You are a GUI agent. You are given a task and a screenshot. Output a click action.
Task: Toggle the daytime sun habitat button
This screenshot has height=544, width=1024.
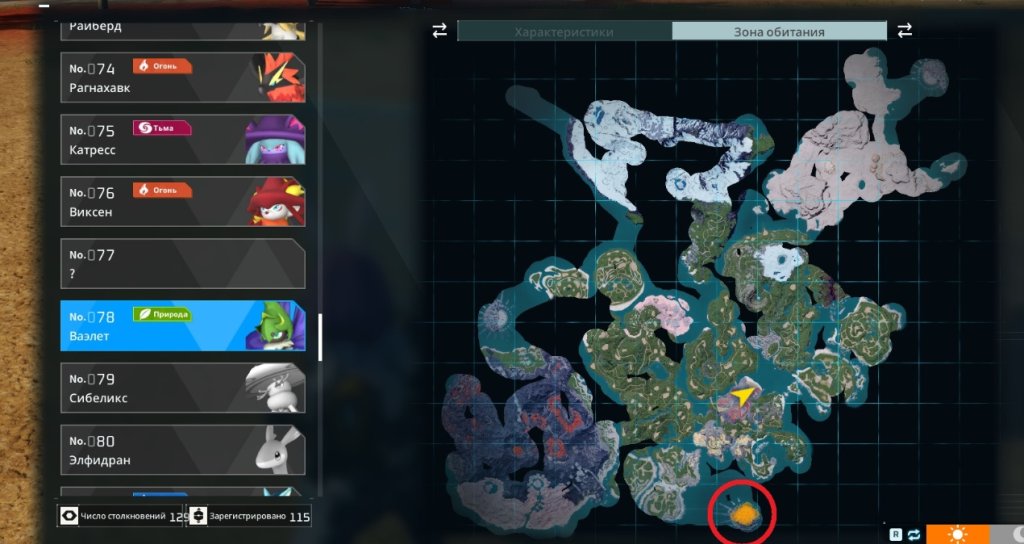[957, 534]
